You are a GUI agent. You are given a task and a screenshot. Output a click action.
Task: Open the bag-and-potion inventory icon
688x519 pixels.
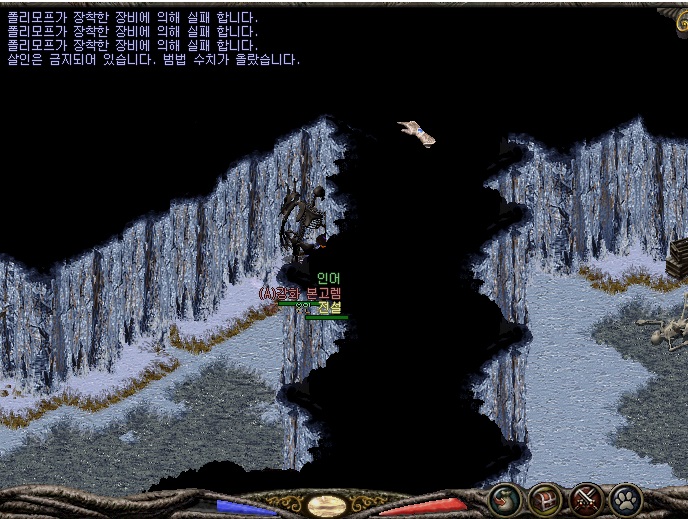505,499
